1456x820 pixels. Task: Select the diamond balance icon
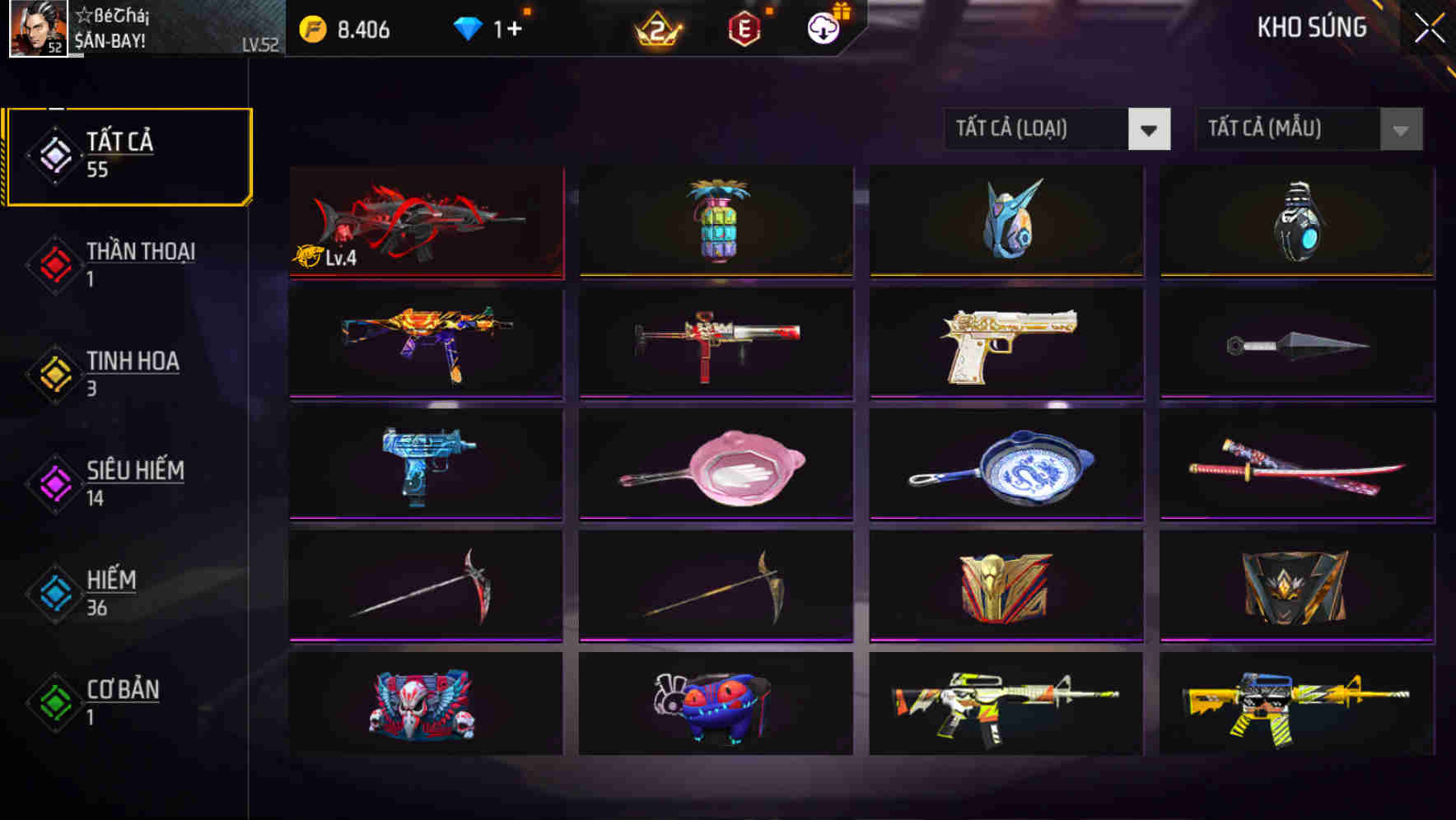tap(467, 27)
